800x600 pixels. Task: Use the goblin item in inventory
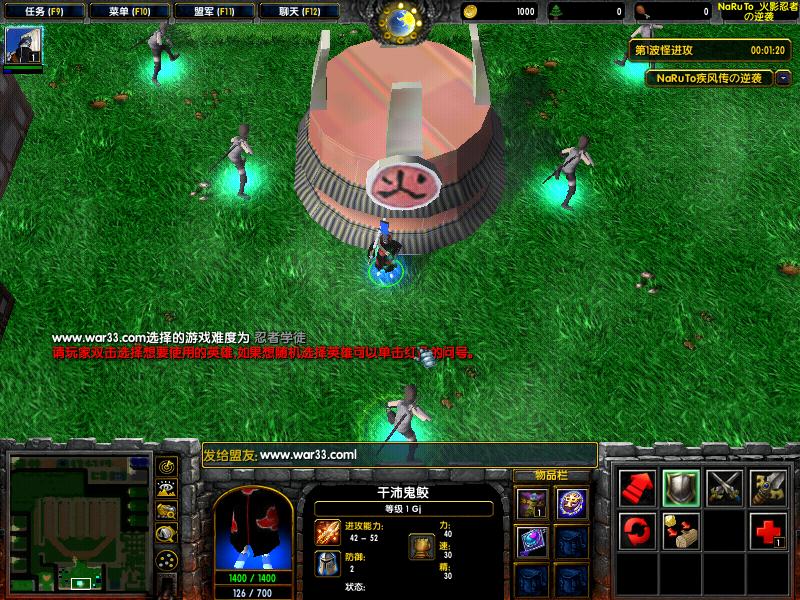pyautogui.click(x=531, y=502)
